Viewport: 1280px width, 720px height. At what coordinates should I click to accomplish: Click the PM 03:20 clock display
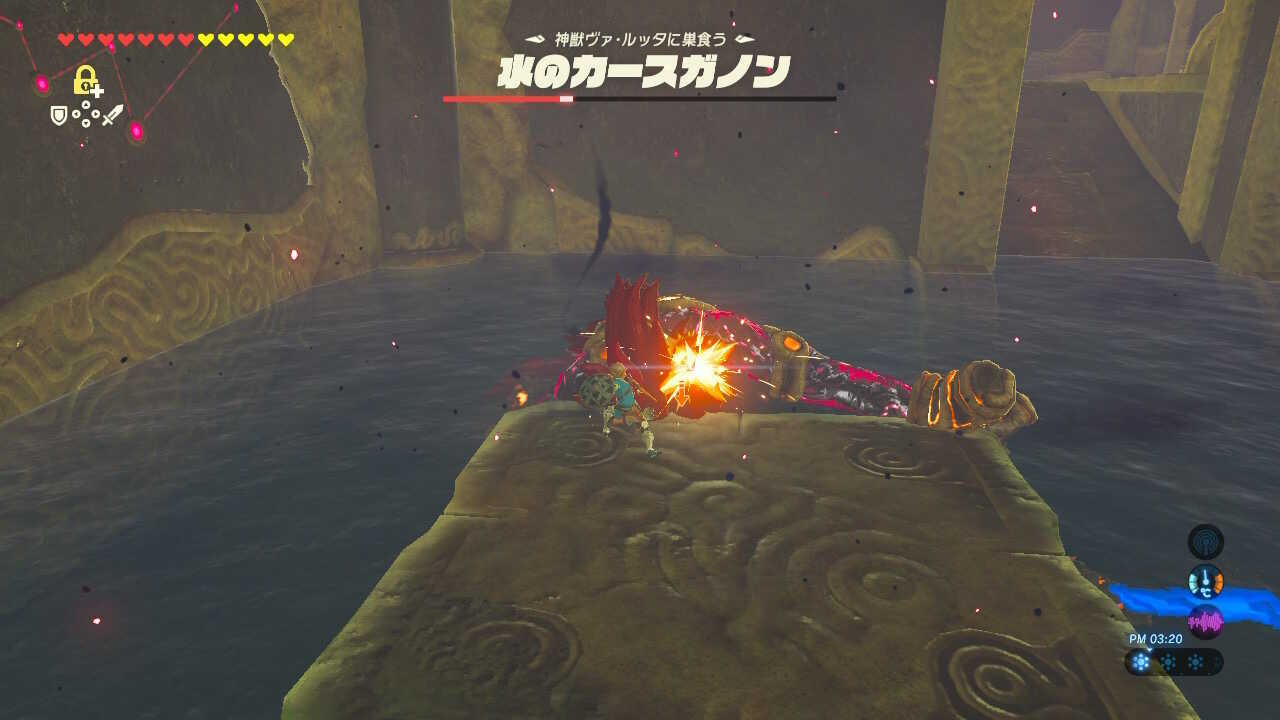(x=1156, y=637)
